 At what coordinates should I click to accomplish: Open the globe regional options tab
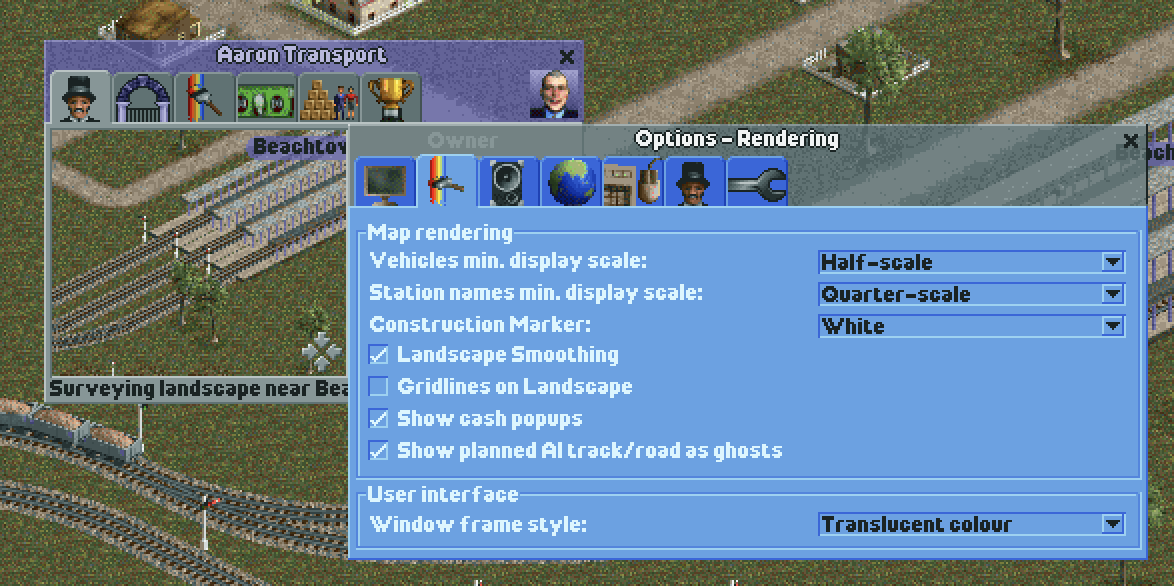click(x=571, y=183)
